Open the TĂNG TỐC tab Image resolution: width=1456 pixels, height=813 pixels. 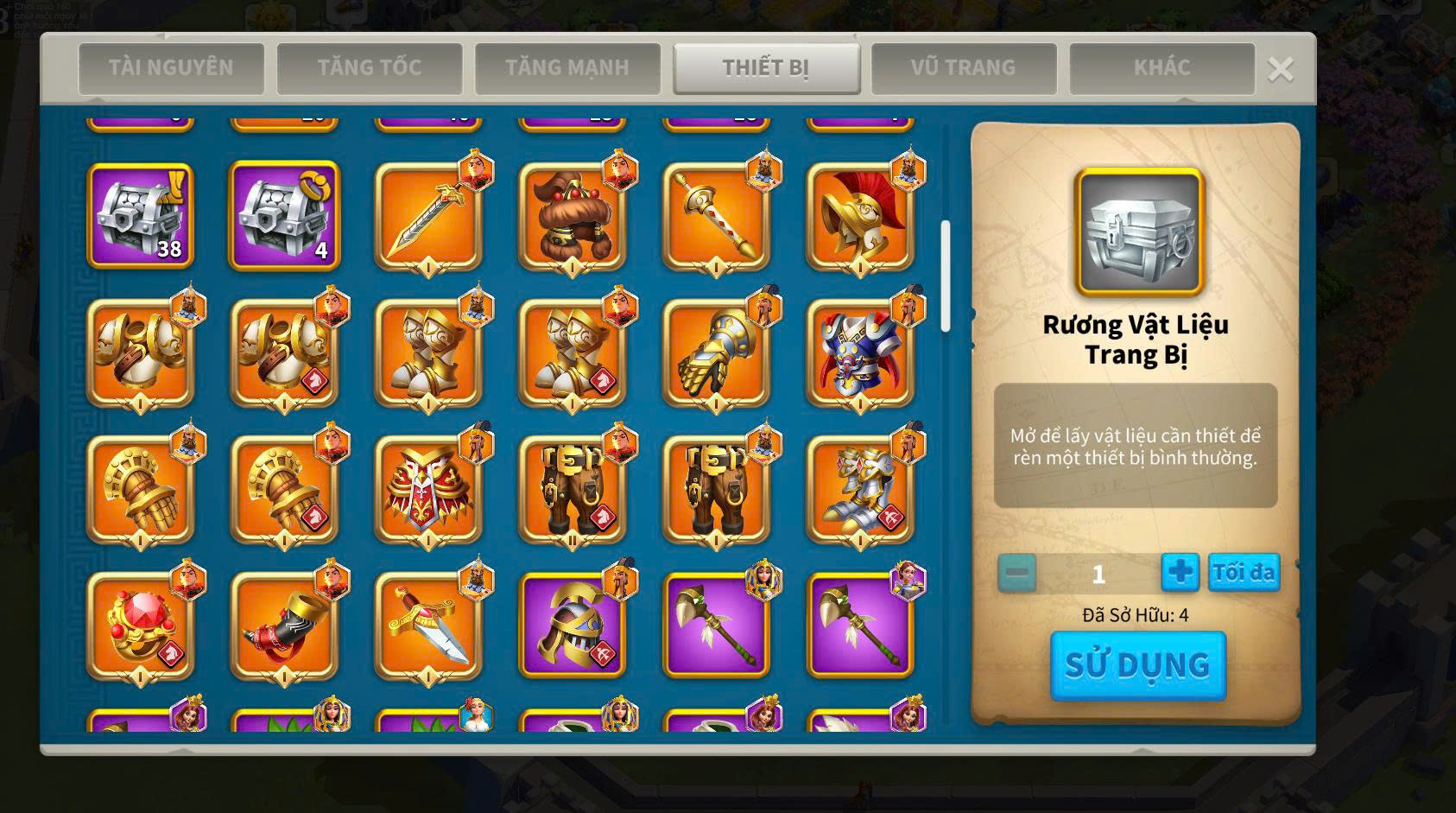coord(370,67)
